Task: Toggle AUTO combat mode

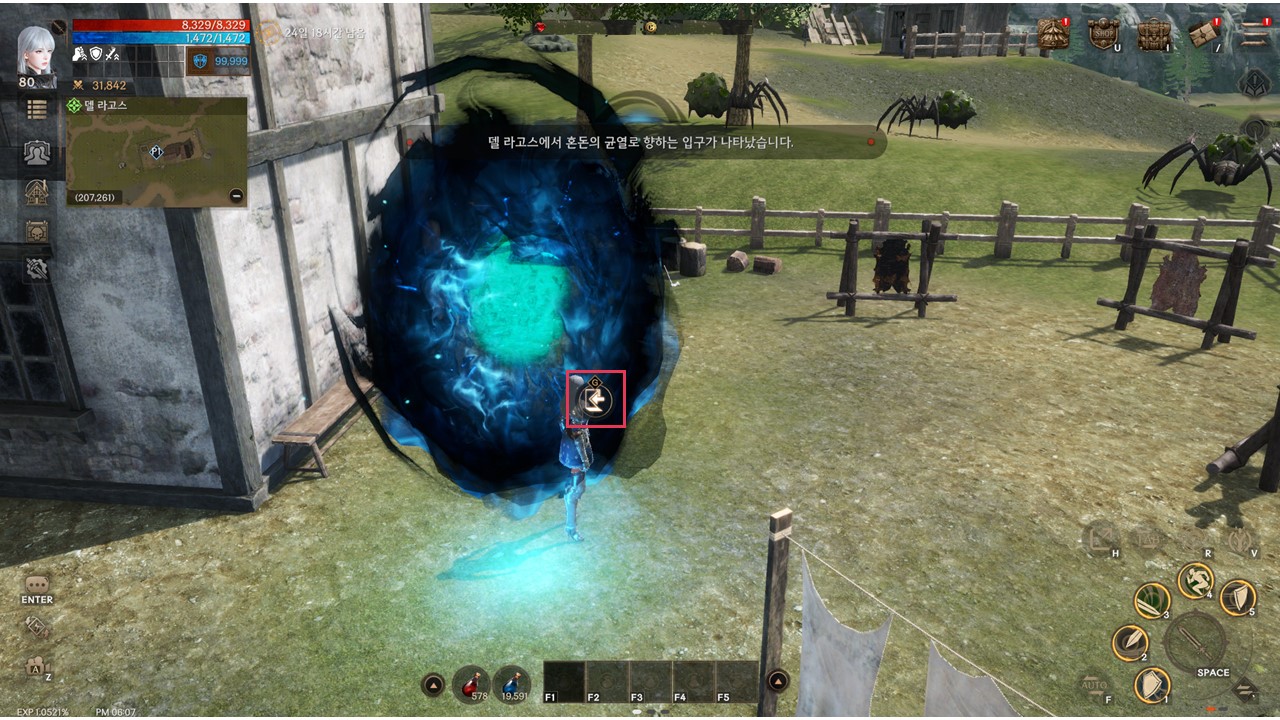Action: pyautogui.click(x=1094, y=687)
